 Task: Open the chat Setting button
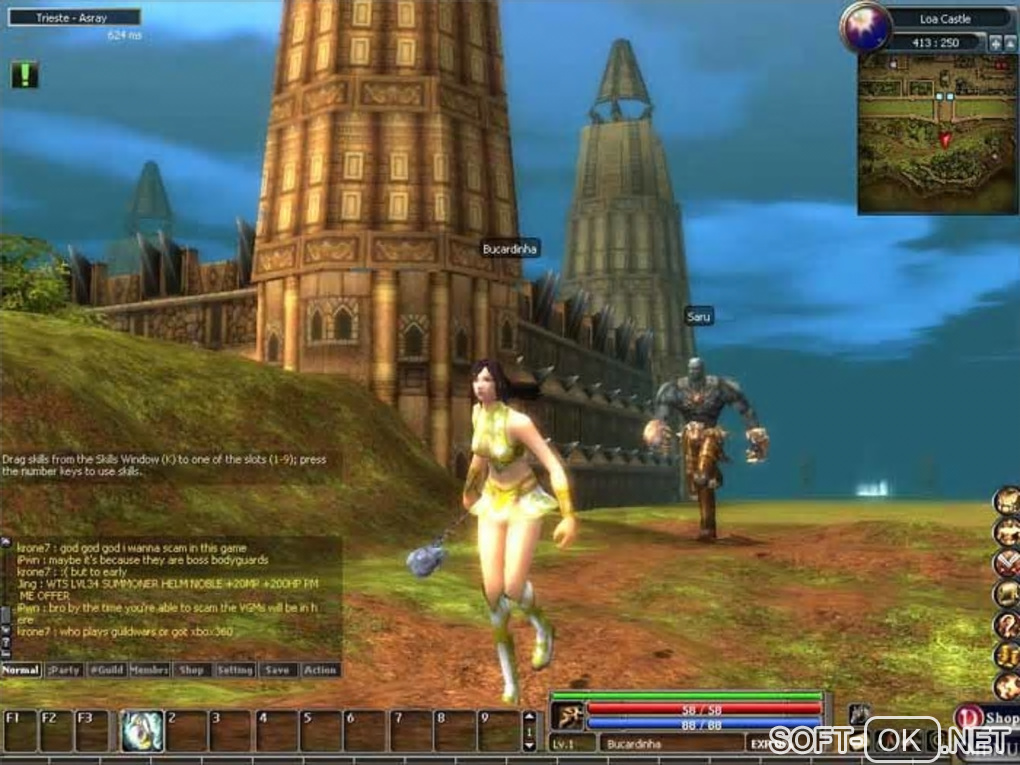coord(235,670)
